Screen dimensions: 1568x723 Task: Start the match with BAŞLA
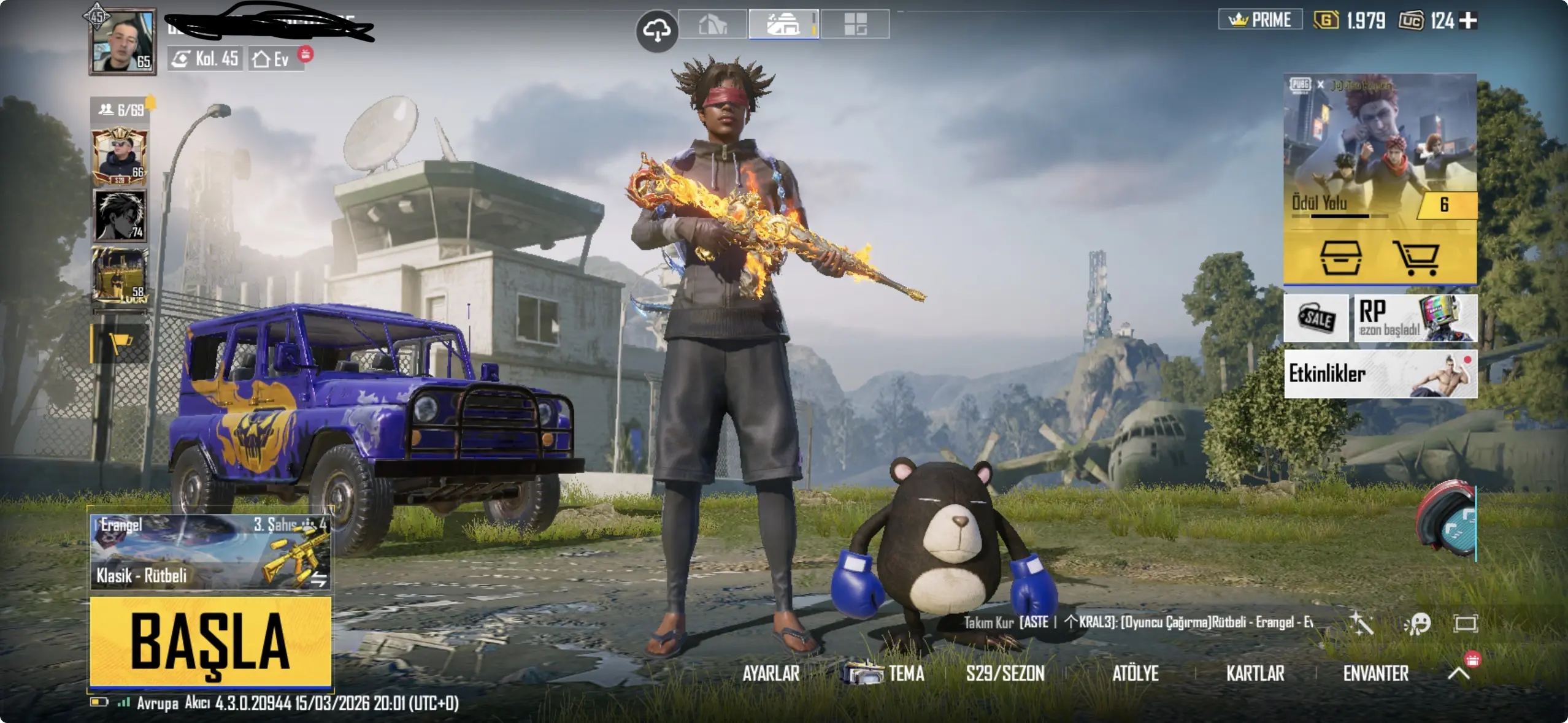click(x=210, y=641)
